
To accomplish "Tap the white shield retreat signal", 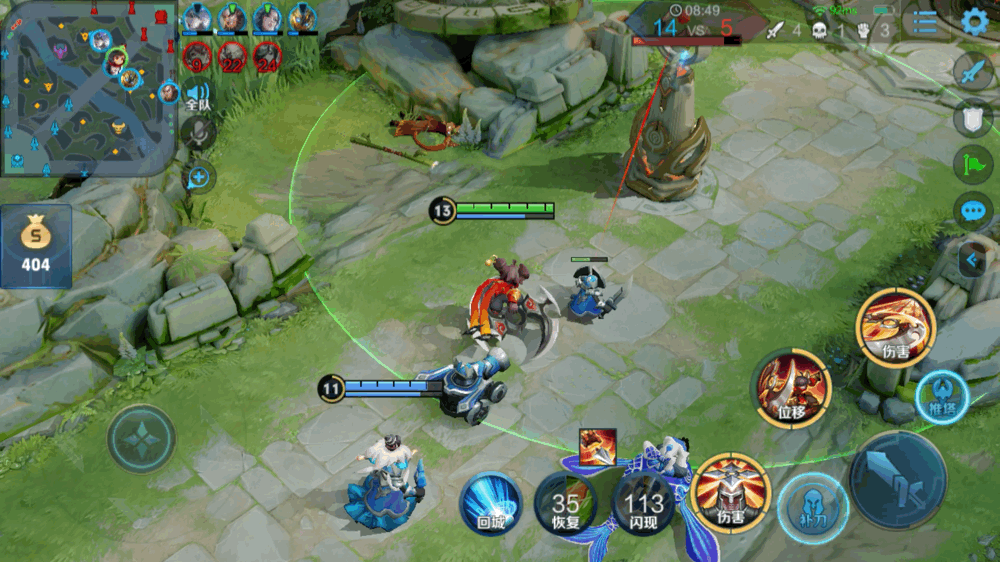I will click(973, 118).
